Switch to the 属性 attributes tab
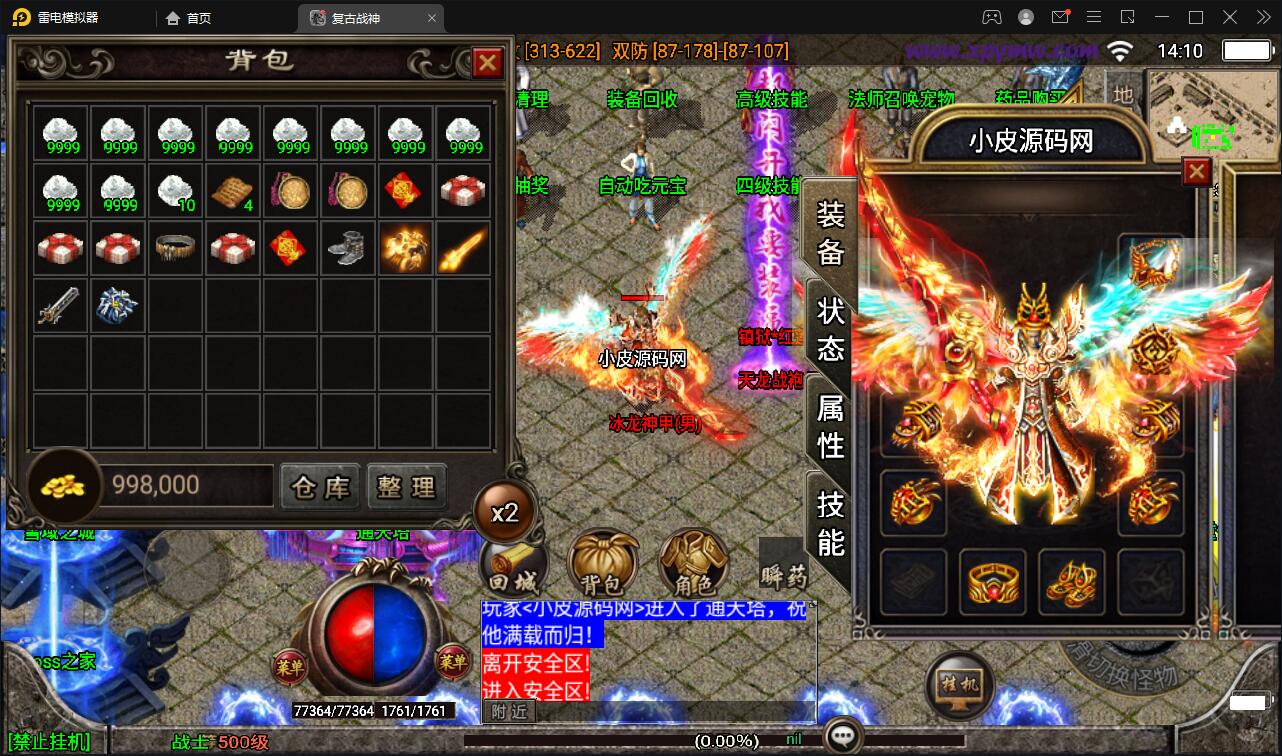 tap(831, 425)
